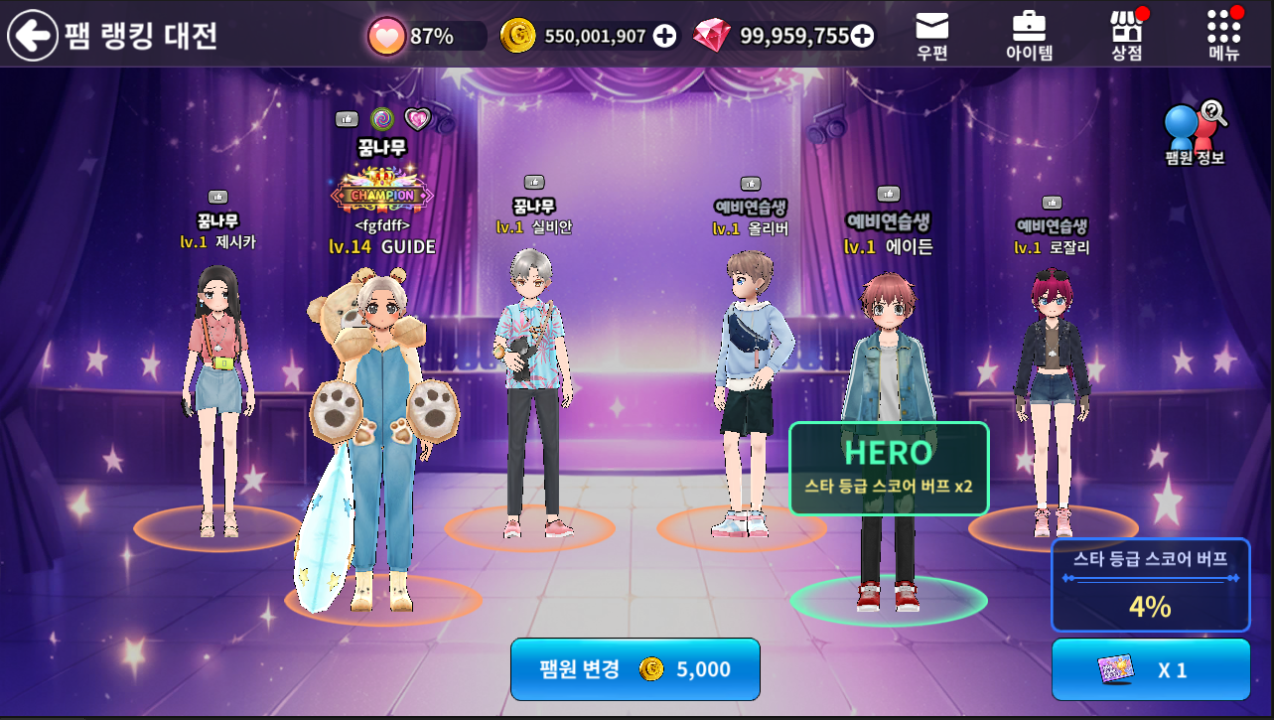Open the 메뉴 grid menu

click(x=1224, y=36)
